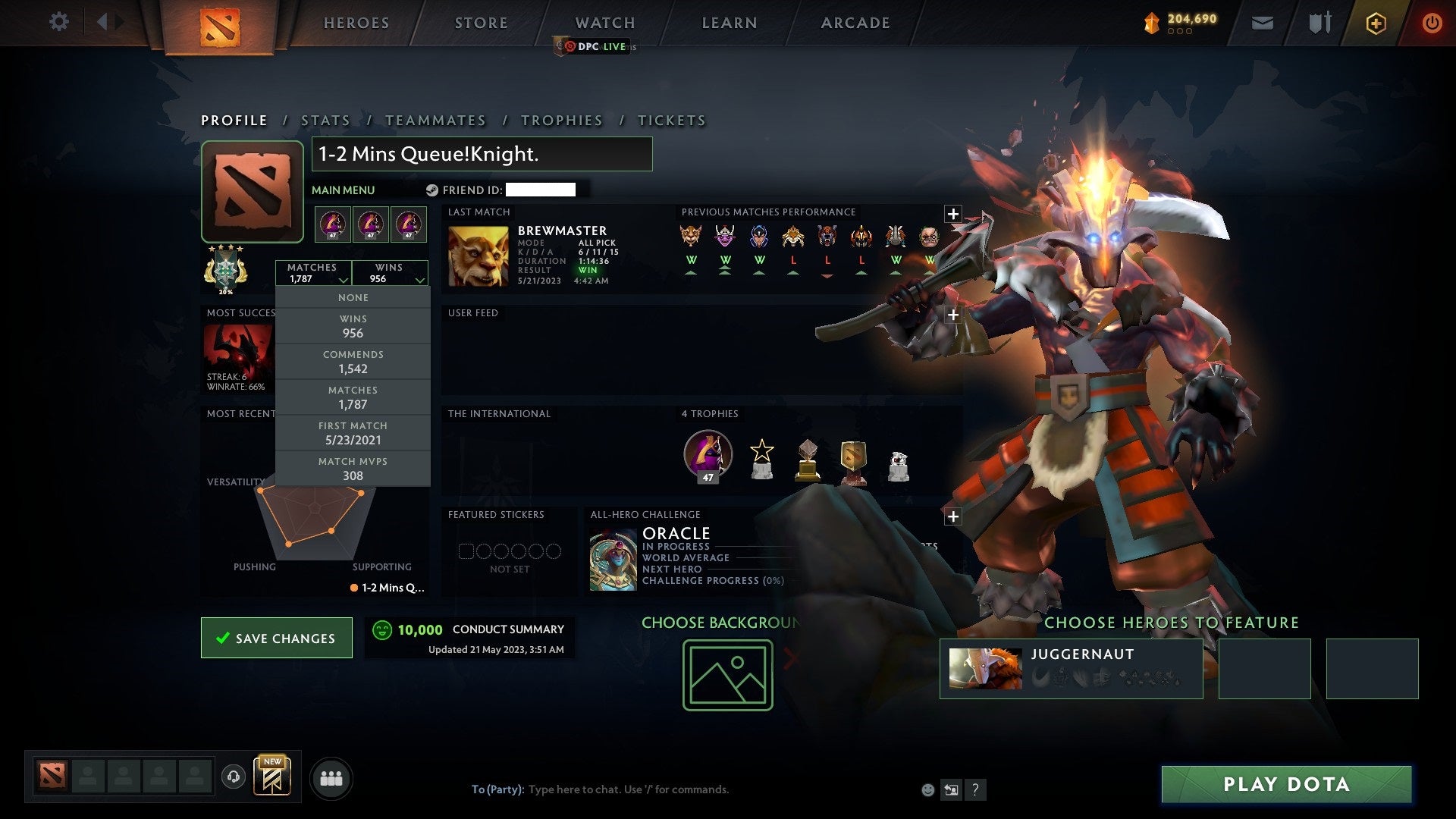
Task: Open the WINS stat dropdown
Action: (x=391, y=273)
